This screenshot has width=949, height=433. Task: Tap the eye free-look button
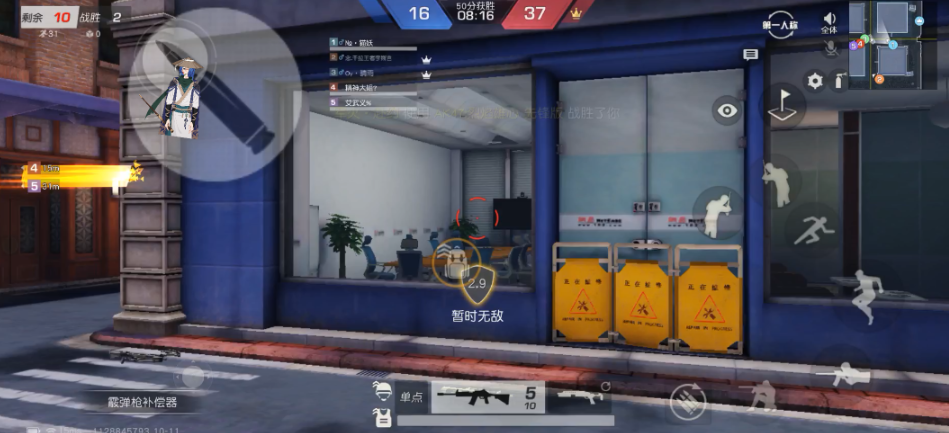click(727, 111)
